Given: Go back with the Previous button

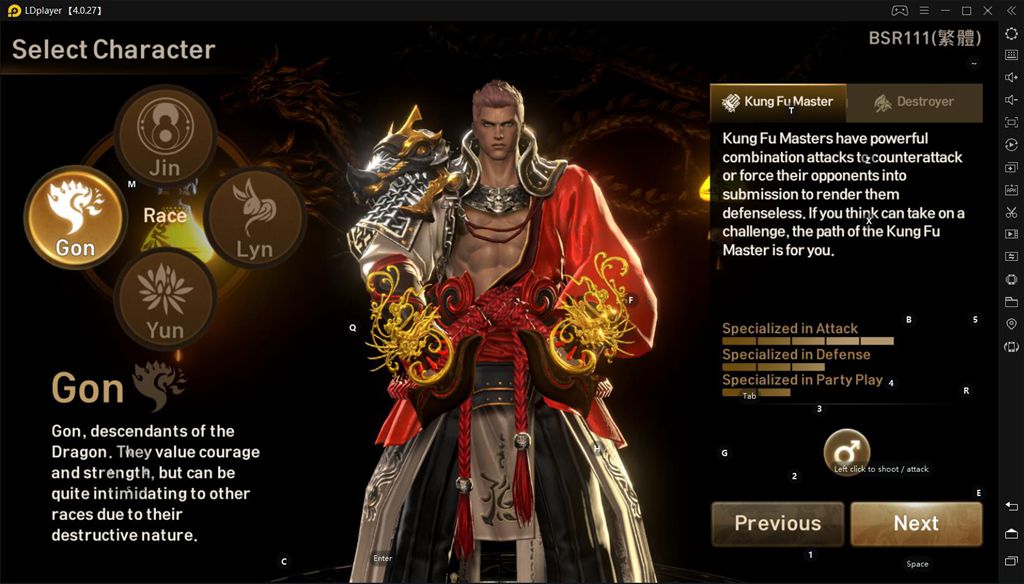Looking at the screenshot, I should click(x=777, y=523).
